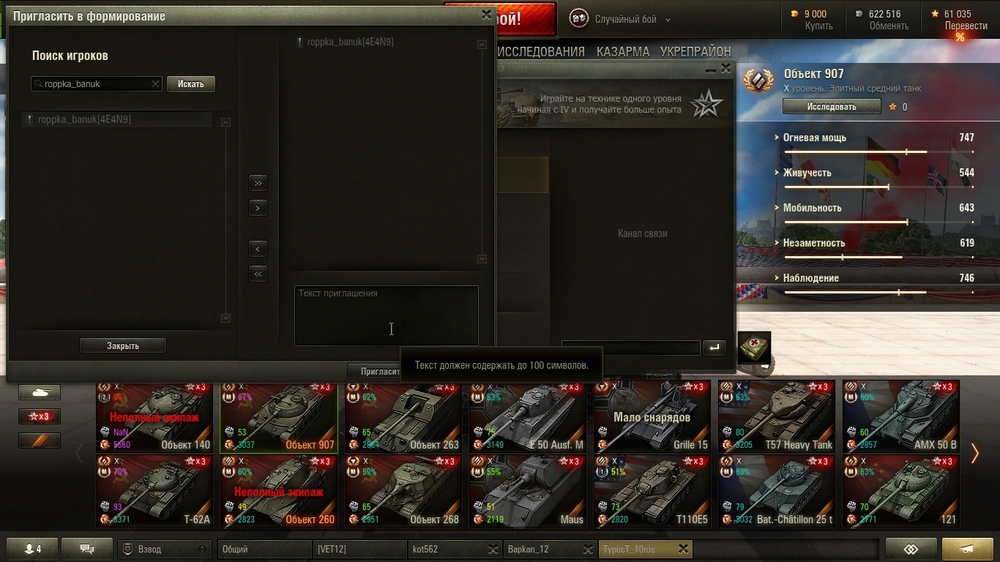Open the Укрепрайон tab
This screenshot has width=1000, height=562.
(x=695, y=51)
